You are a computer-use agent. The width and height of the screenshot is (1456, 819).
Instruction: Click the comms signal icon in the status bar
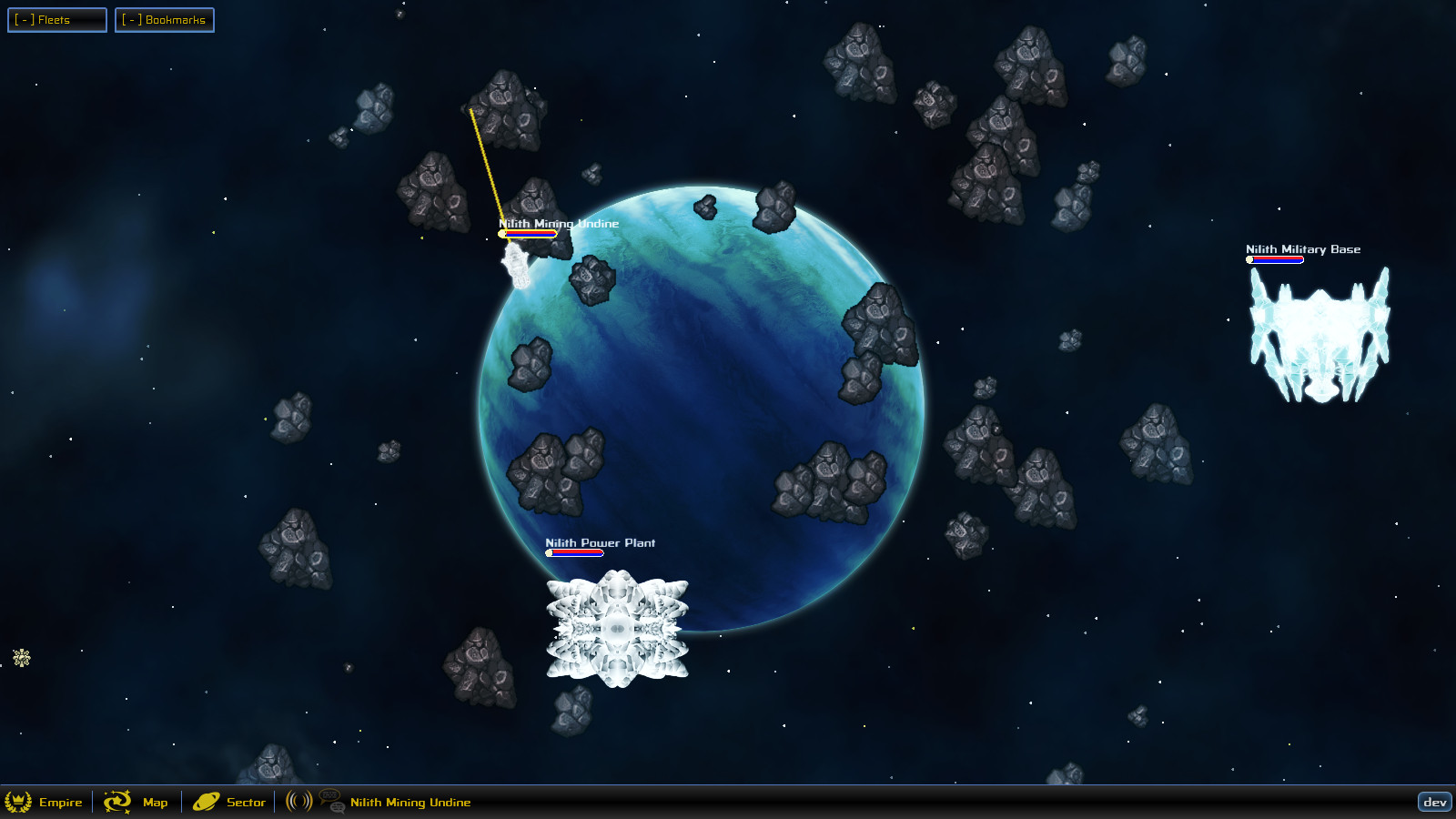(x=297, y=803)
